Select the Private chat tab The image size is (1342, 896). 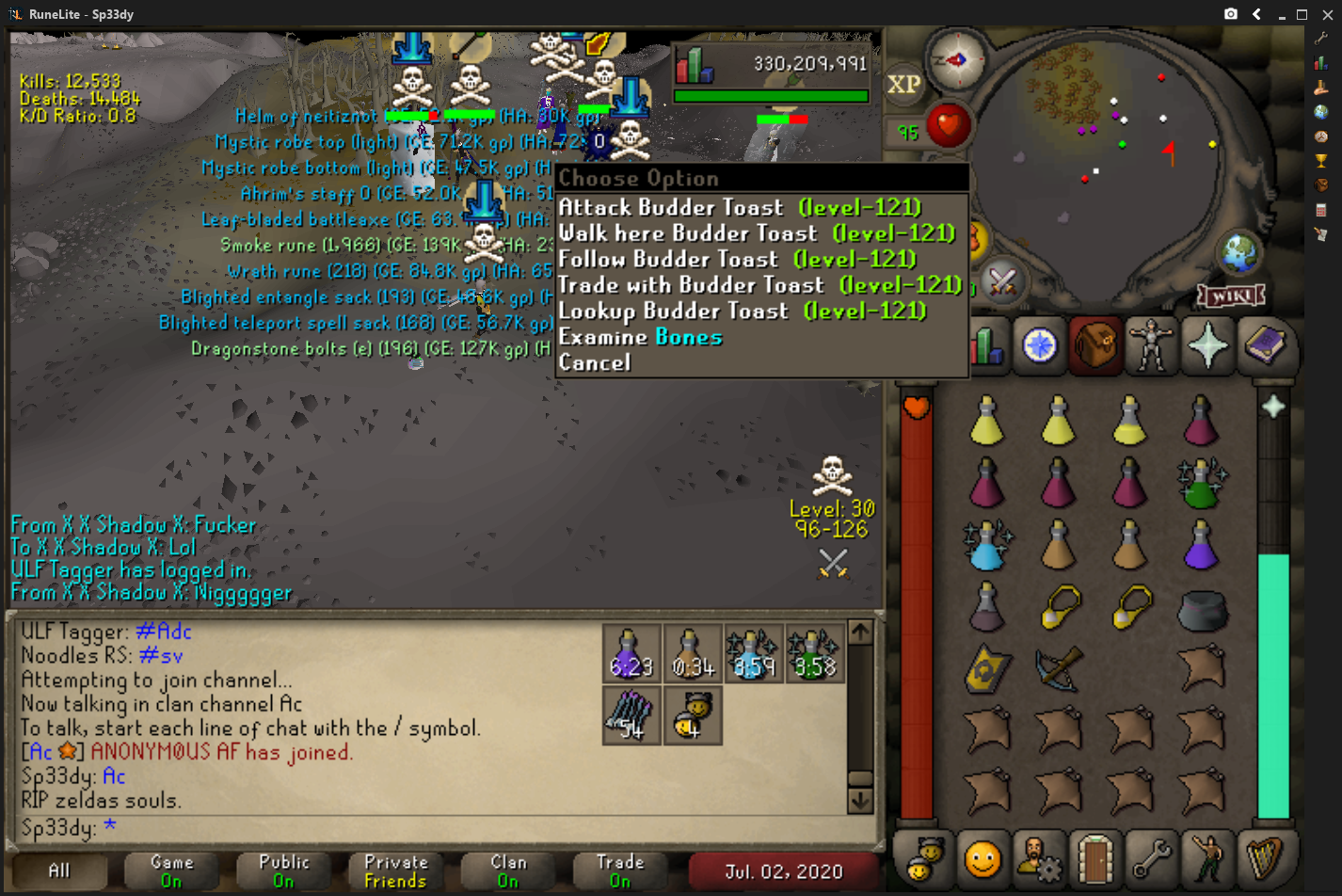[x=395, y=871]
